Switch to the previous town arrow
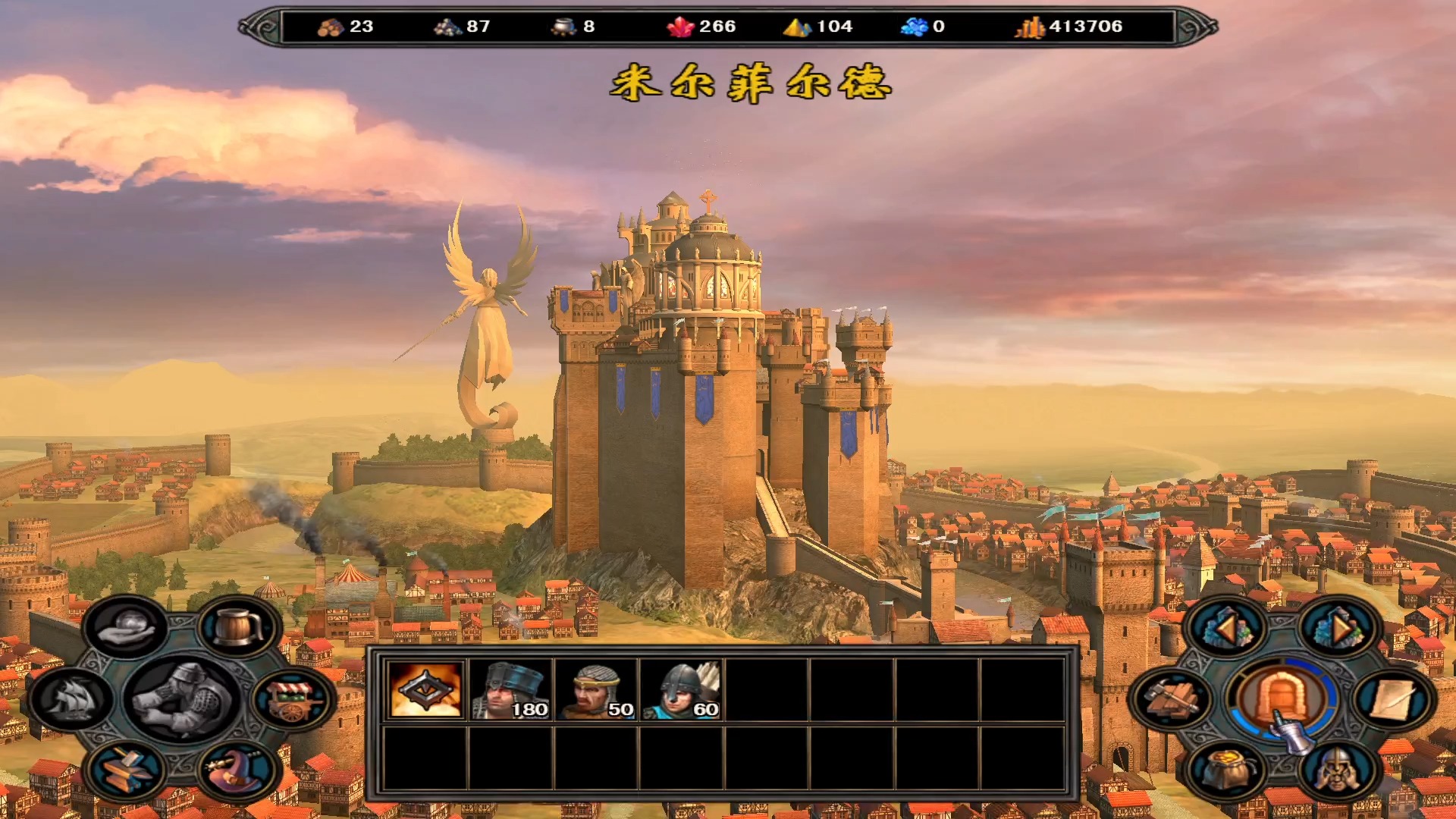 (x=1226, y=628)
